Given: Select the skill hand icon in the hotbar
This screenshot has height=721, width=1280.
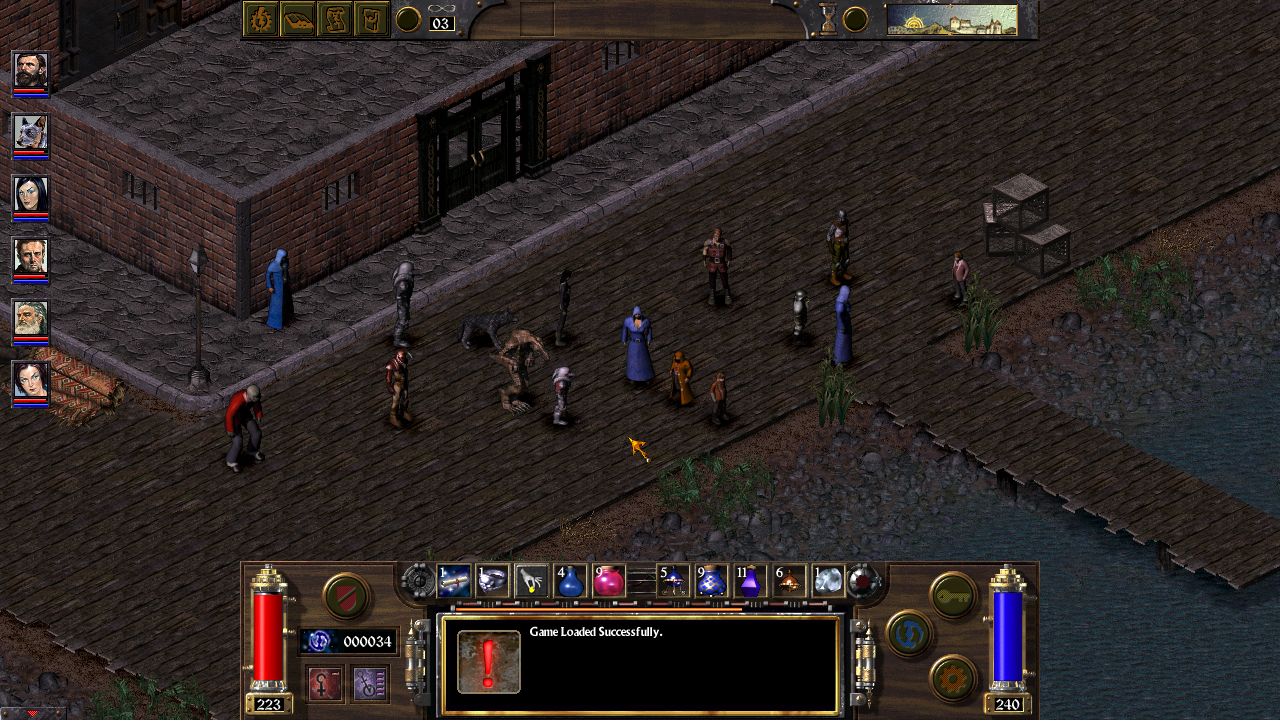Looking at the screenshot, I should pyautogui.click(x=530, y=580).
